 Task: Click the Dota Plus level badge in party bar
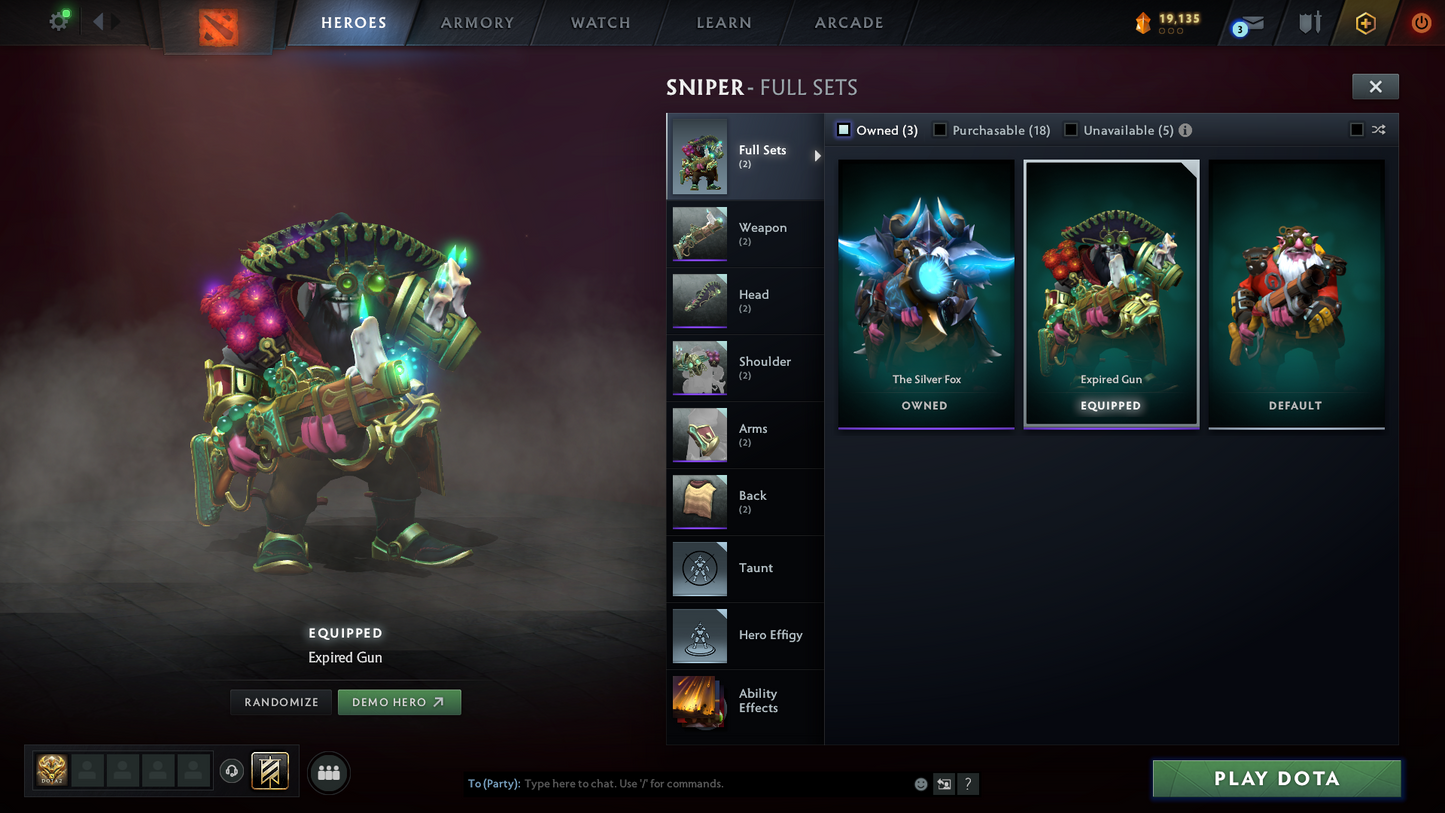click(x=50, y=771)
